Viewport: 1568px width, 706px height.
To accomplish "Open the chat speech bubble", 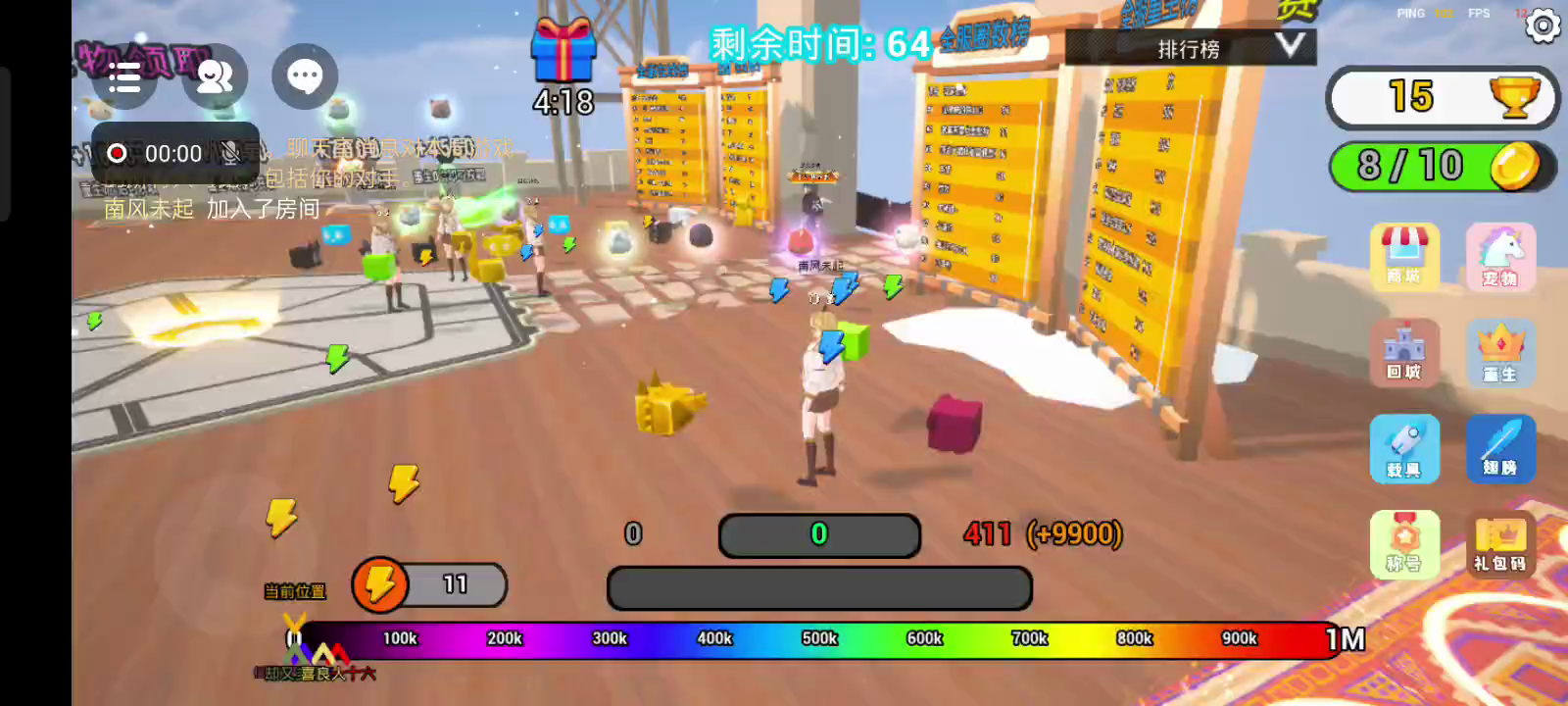I will [x=305, y=76].
